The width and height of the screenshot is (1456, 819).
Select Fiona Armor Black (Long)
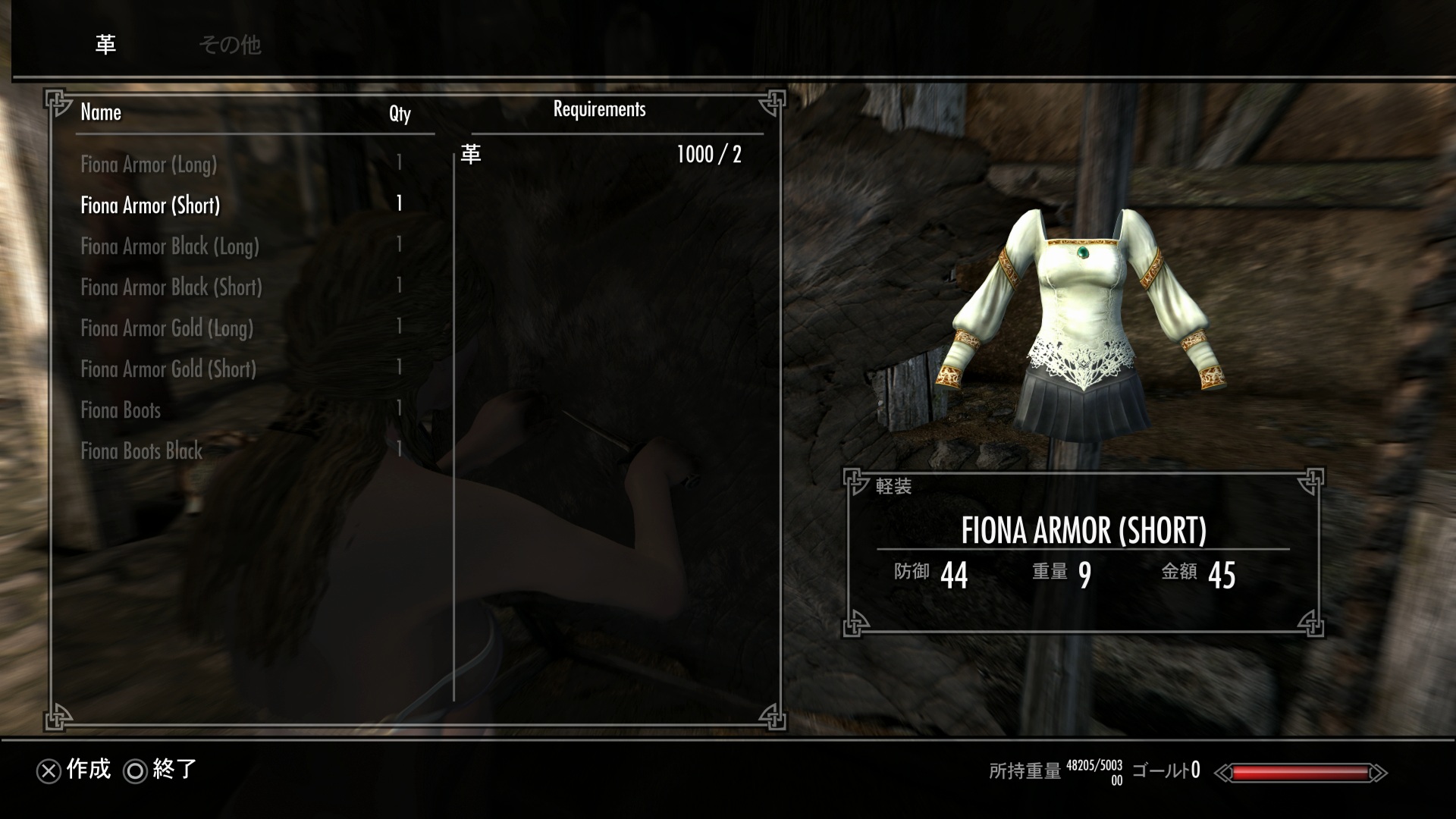point(170,246)
